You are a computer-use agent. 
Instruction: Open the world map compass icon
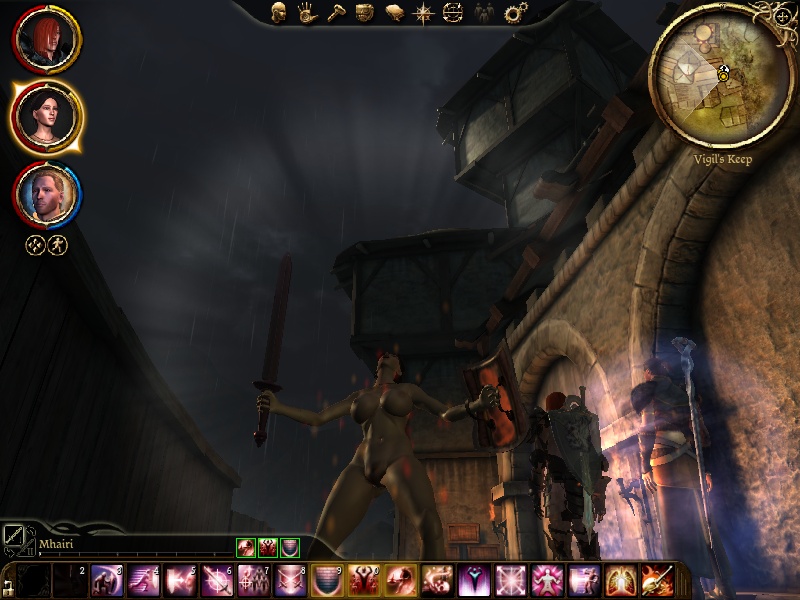pos(424,13)
